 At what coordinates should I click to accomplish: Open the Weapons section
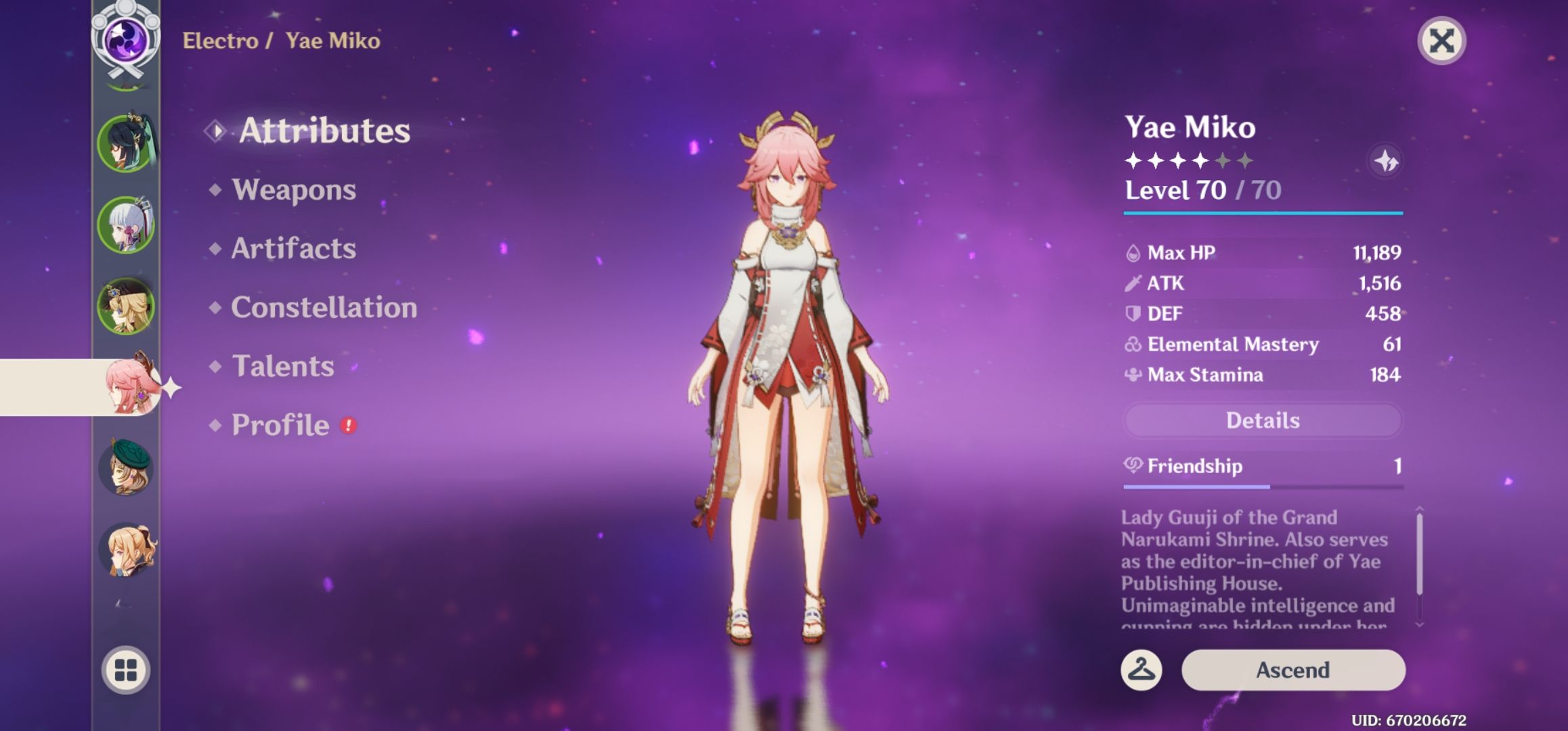coord(292,190)
